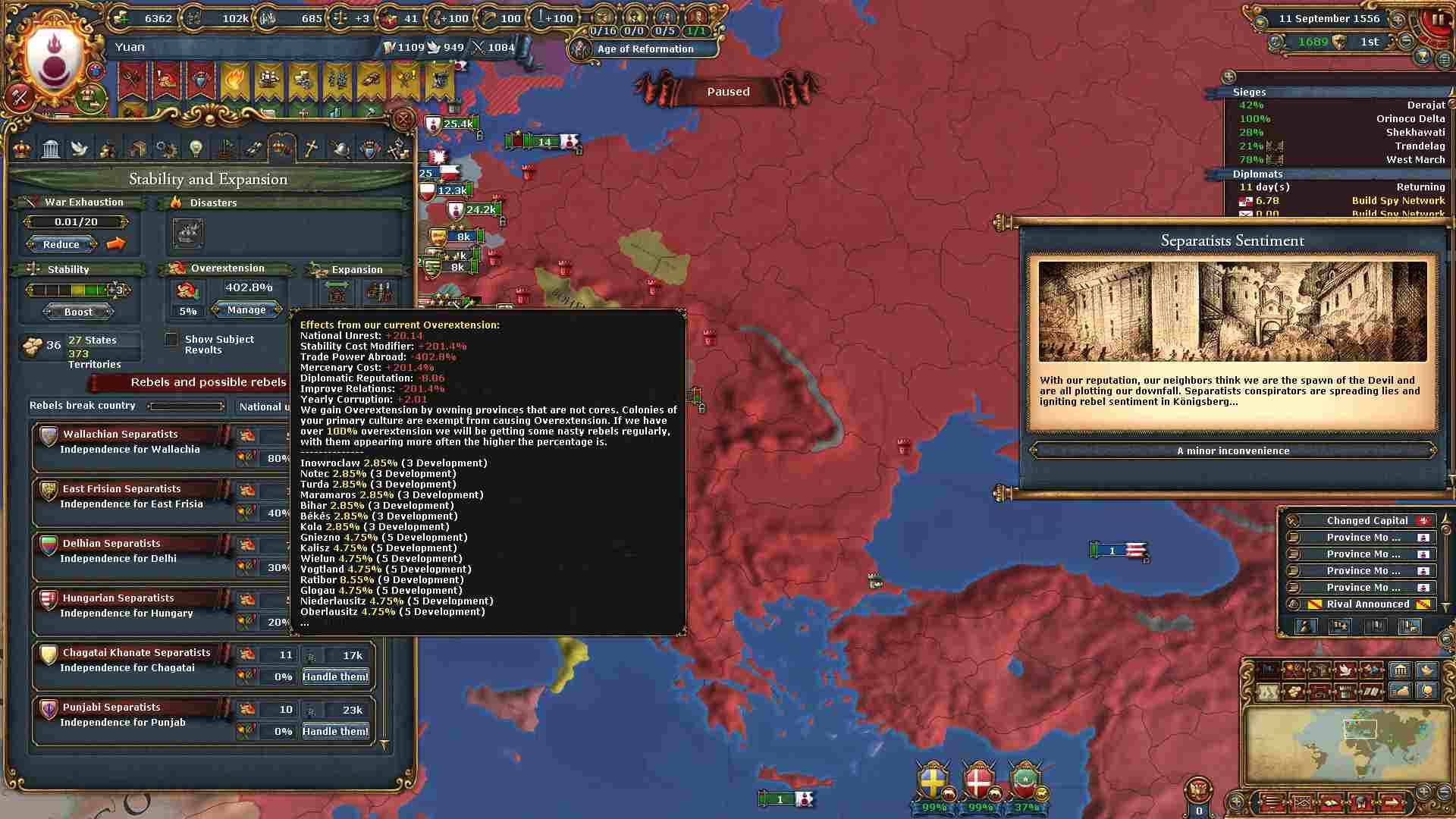
Task: Handle the Chagatai Khanate Separatists
Action: coord(335,676)
